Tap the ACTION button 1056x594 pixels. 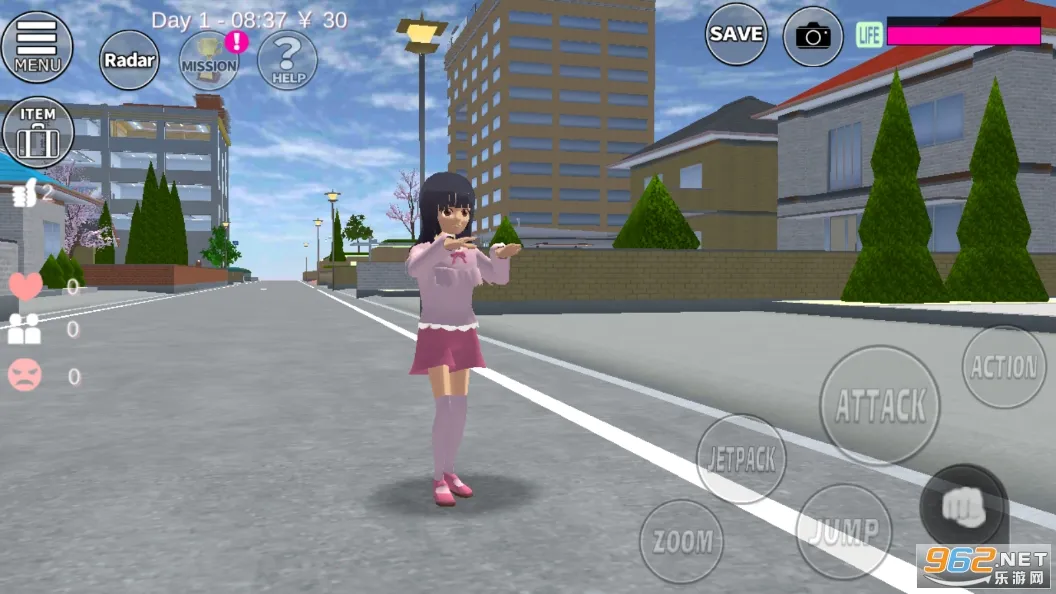[x=1003, y=367]
